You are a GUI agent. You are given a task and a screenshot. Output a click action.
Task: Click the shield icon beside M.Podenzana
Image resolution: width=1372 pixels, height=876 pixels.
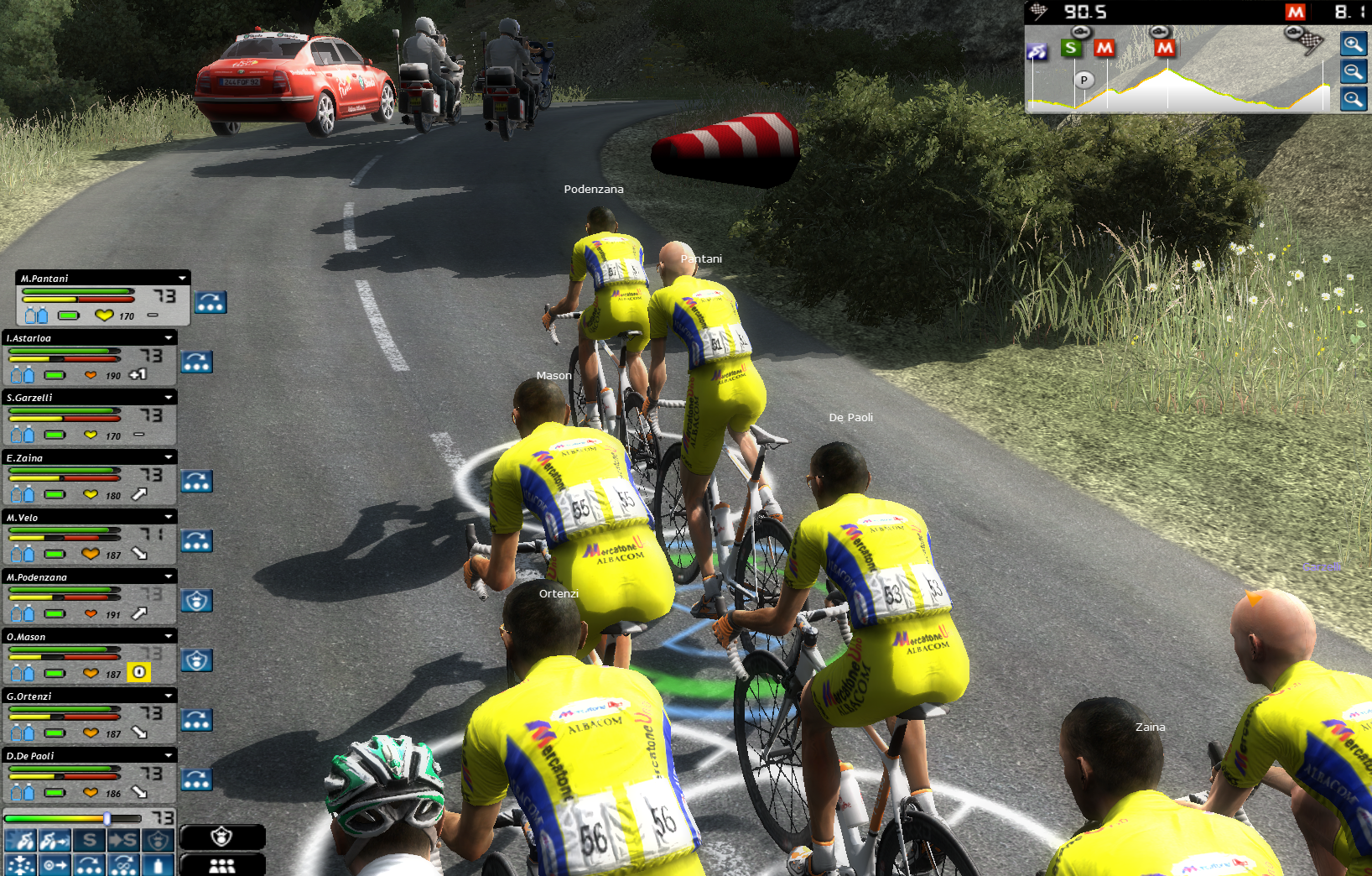197,601
